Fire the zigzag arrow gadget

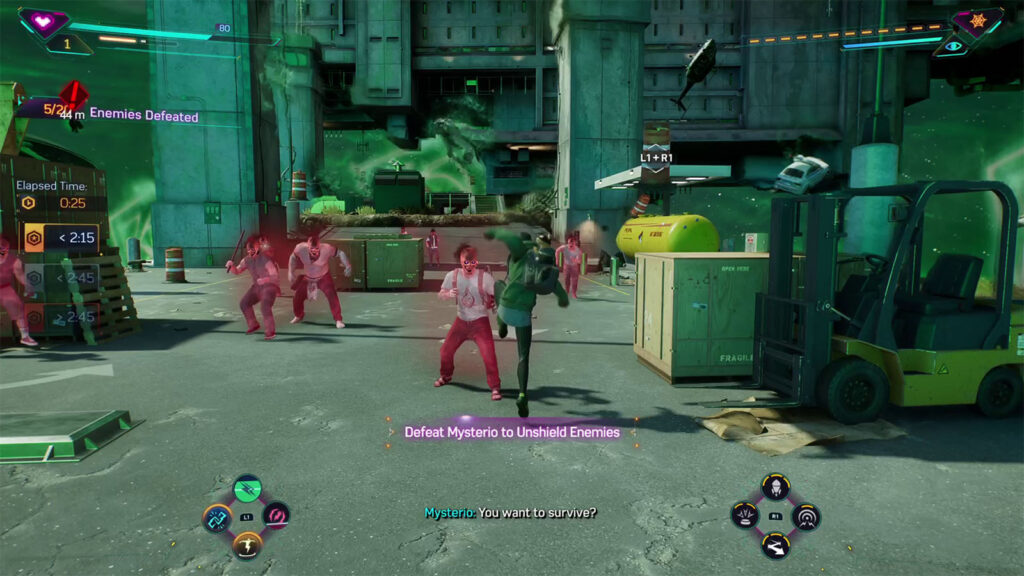775,544
